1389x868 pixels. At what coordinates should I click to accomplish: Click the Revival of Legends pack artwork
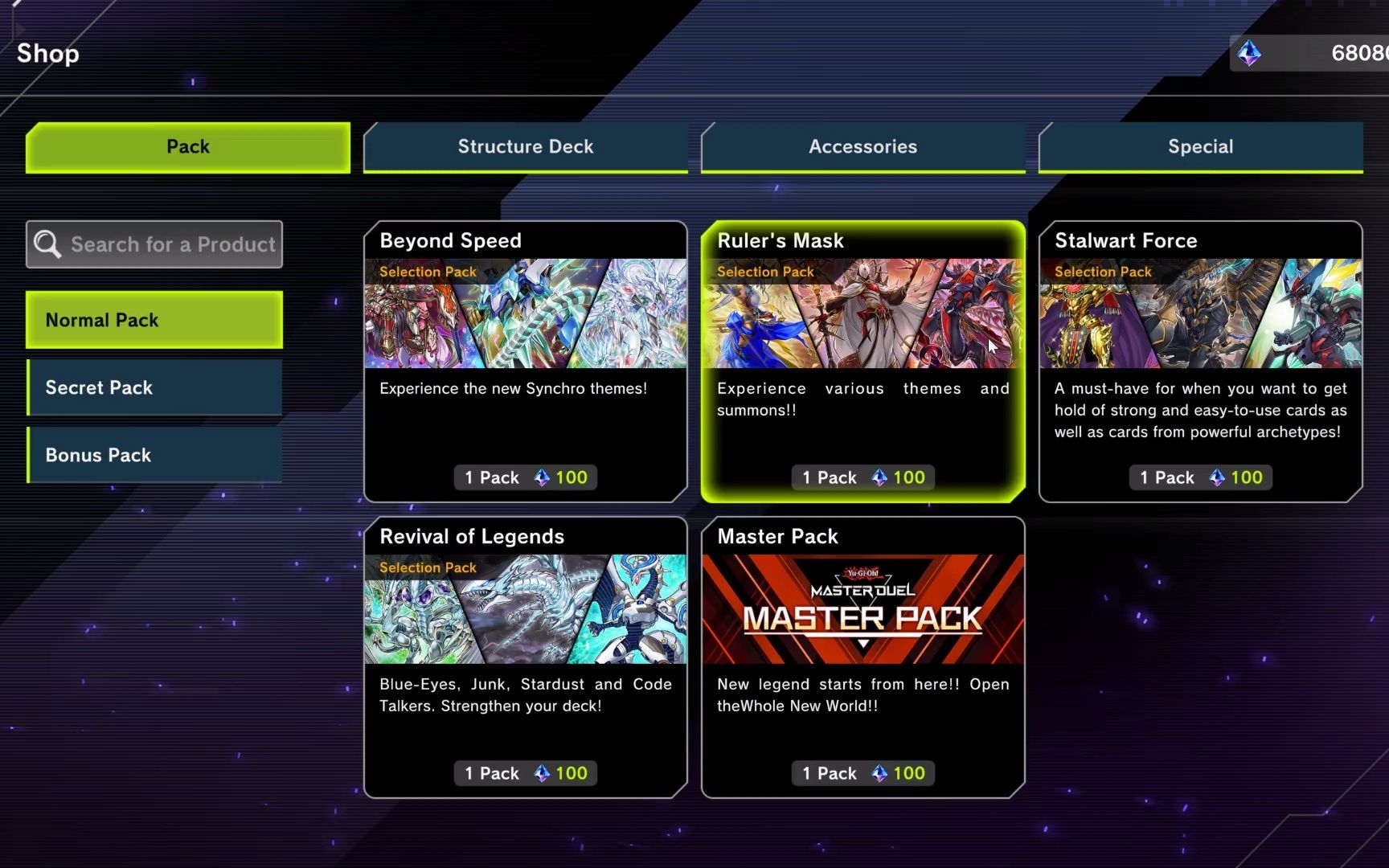point(525,609)
